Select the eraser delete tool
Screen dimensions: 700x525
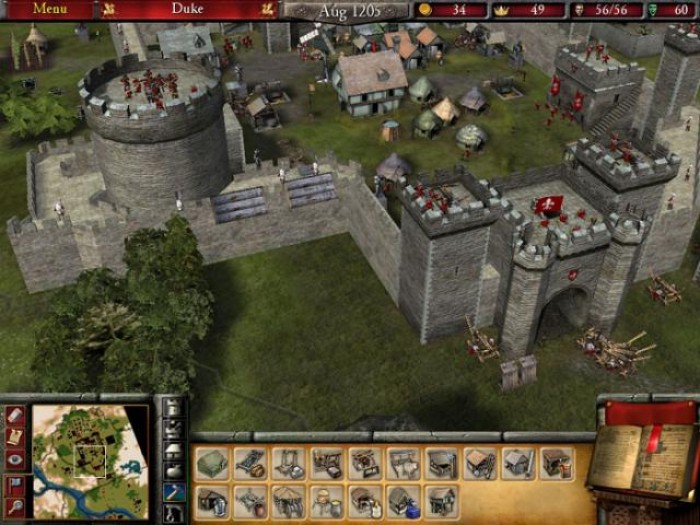click(14, 413)
